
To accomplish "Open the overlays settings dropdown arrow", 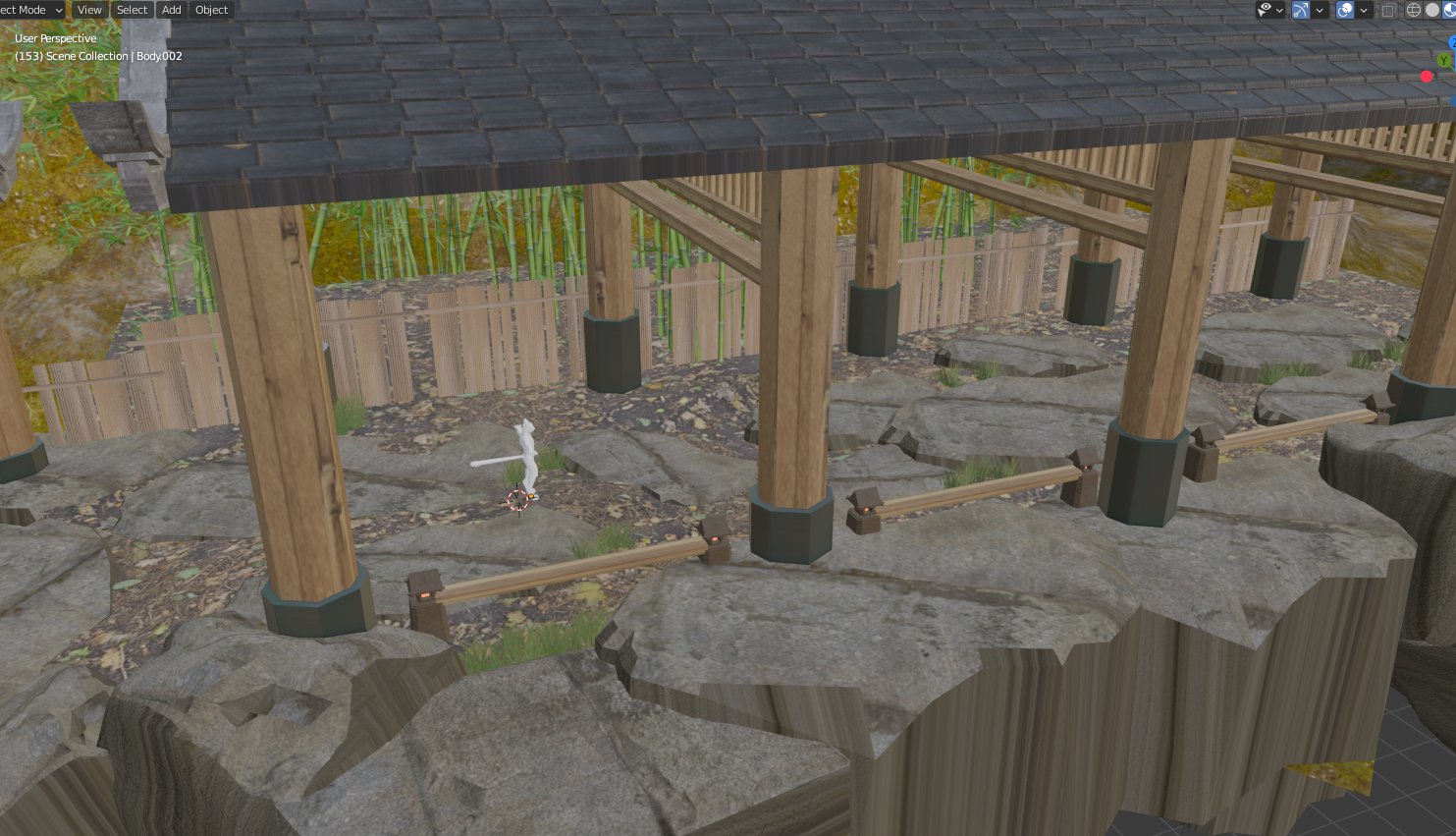I will [1365, 10].
